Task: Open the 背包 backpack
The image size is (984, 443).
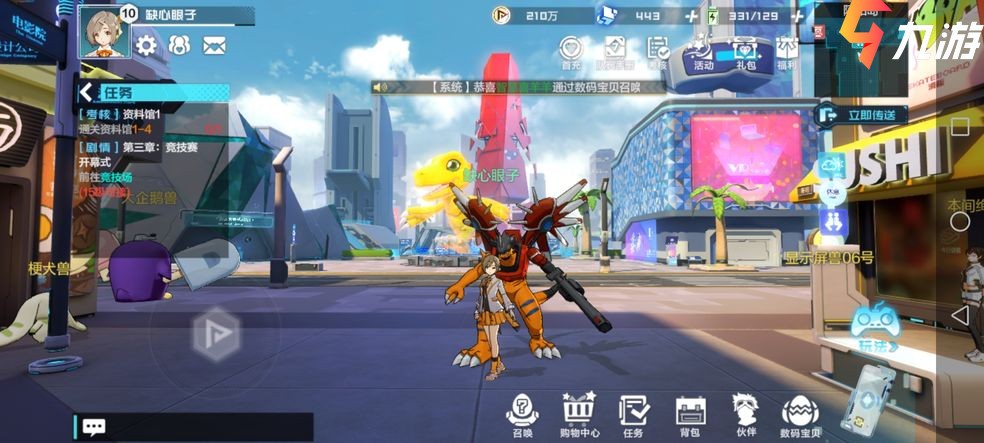Action: click(690, 414)
